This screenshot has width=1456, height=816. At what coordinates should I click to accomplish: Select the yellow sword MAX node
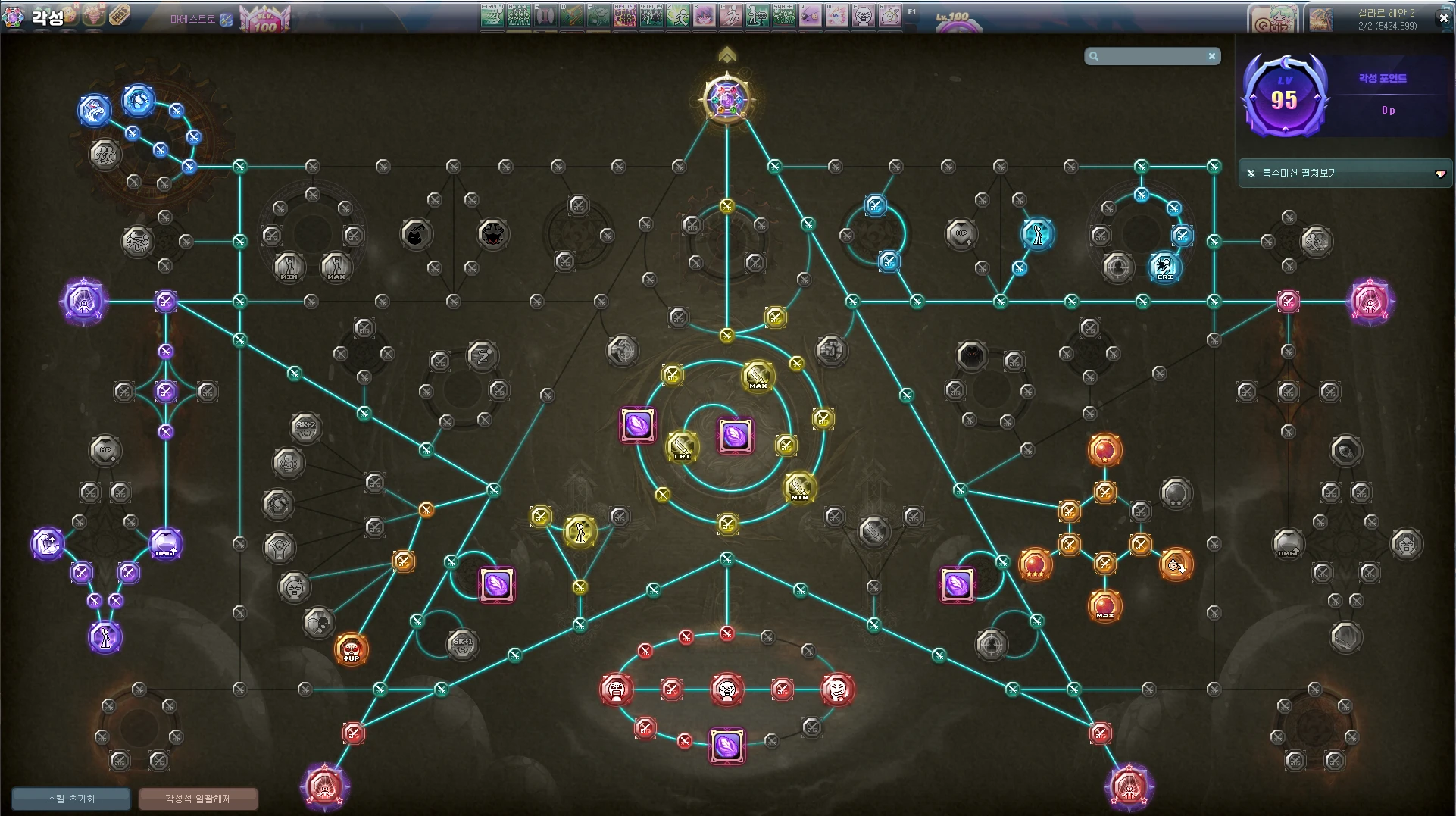758,376
